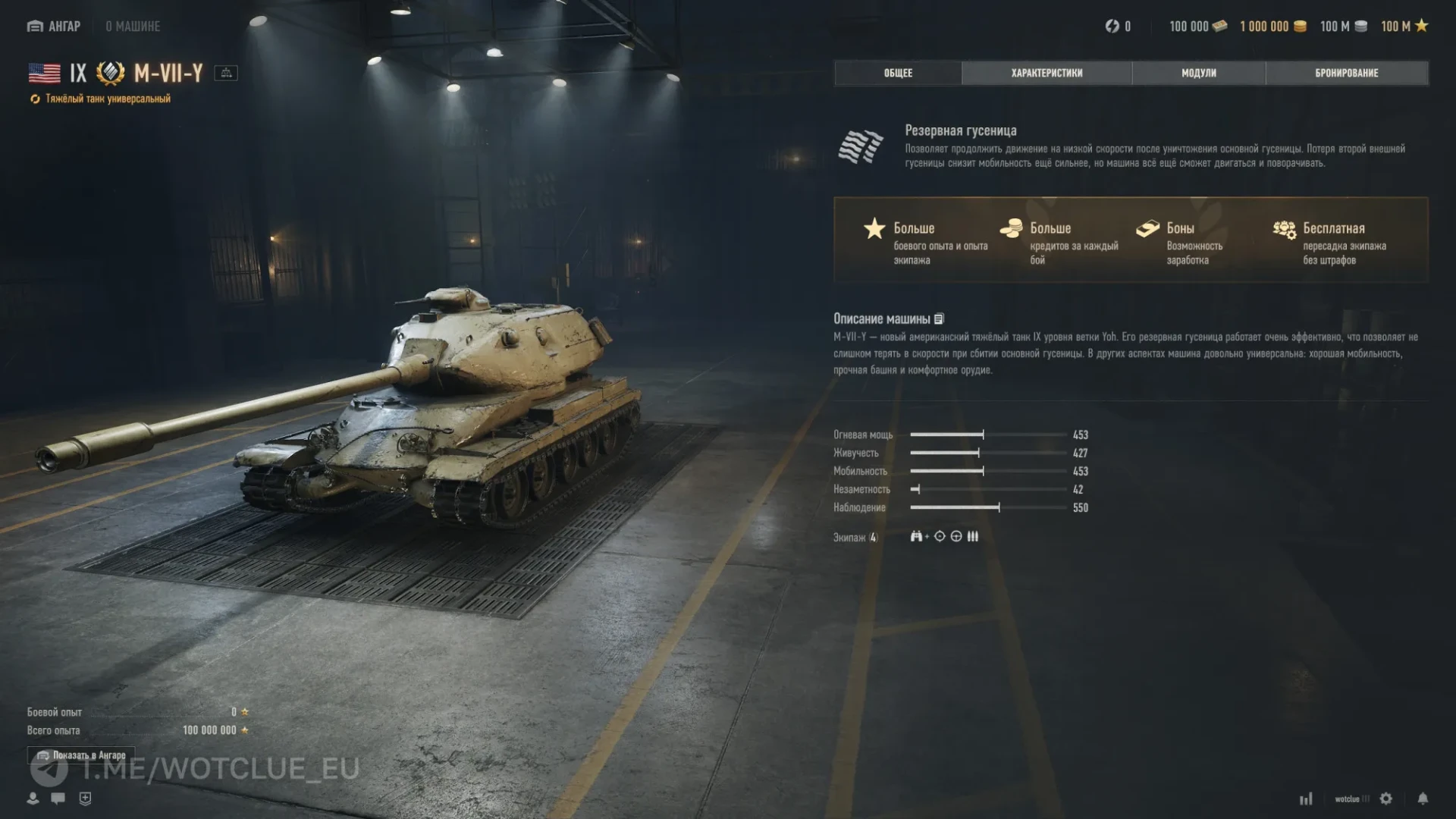Switch to the Общее tab

pyautogui.click(x=898, y=73)
